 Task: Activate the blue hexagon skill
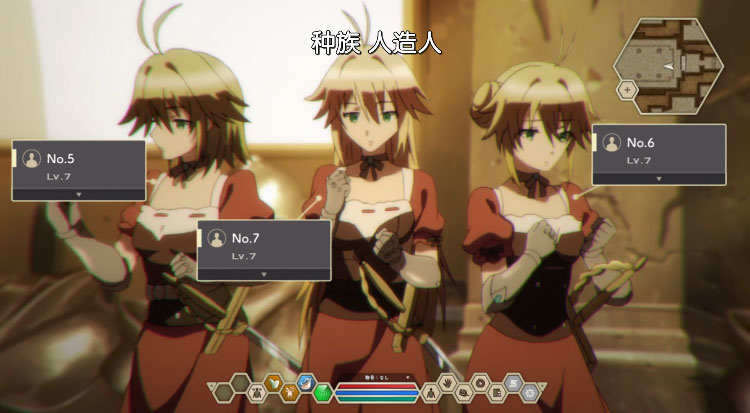[307, 381]
